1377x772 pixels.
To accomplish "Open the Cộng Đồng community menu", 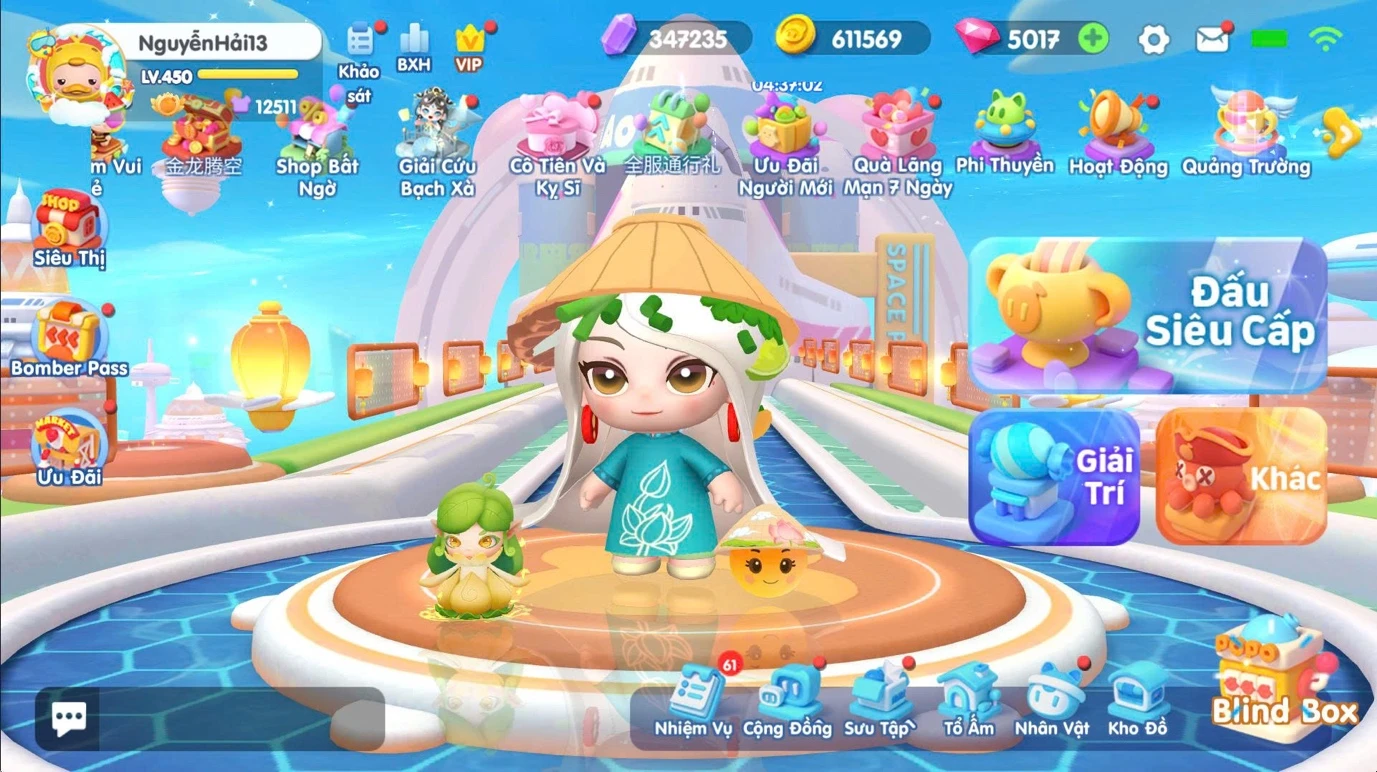I will point(787,701).
